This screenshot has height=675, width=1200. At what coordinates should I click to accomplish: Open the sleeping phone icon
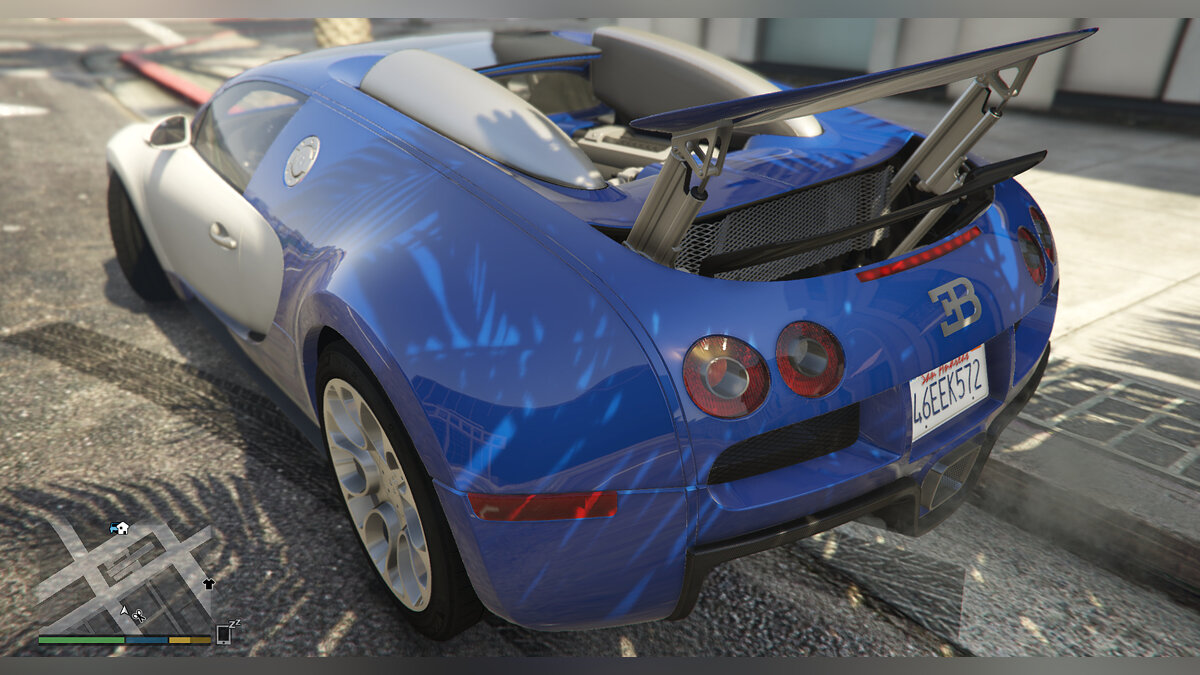224,634
